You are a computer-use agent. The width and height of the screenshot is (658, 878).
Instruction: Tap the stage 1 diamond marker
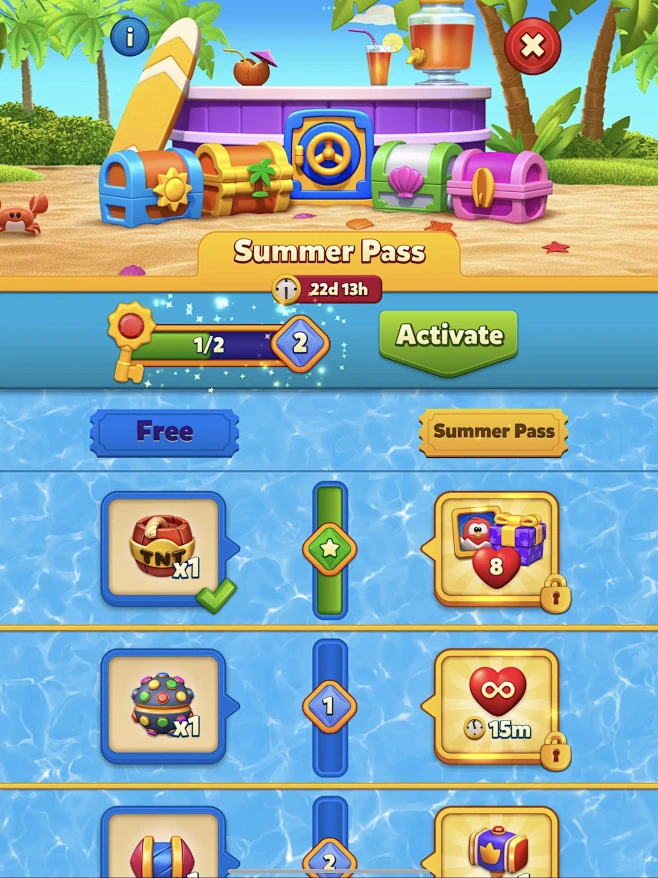pos(329,707)
